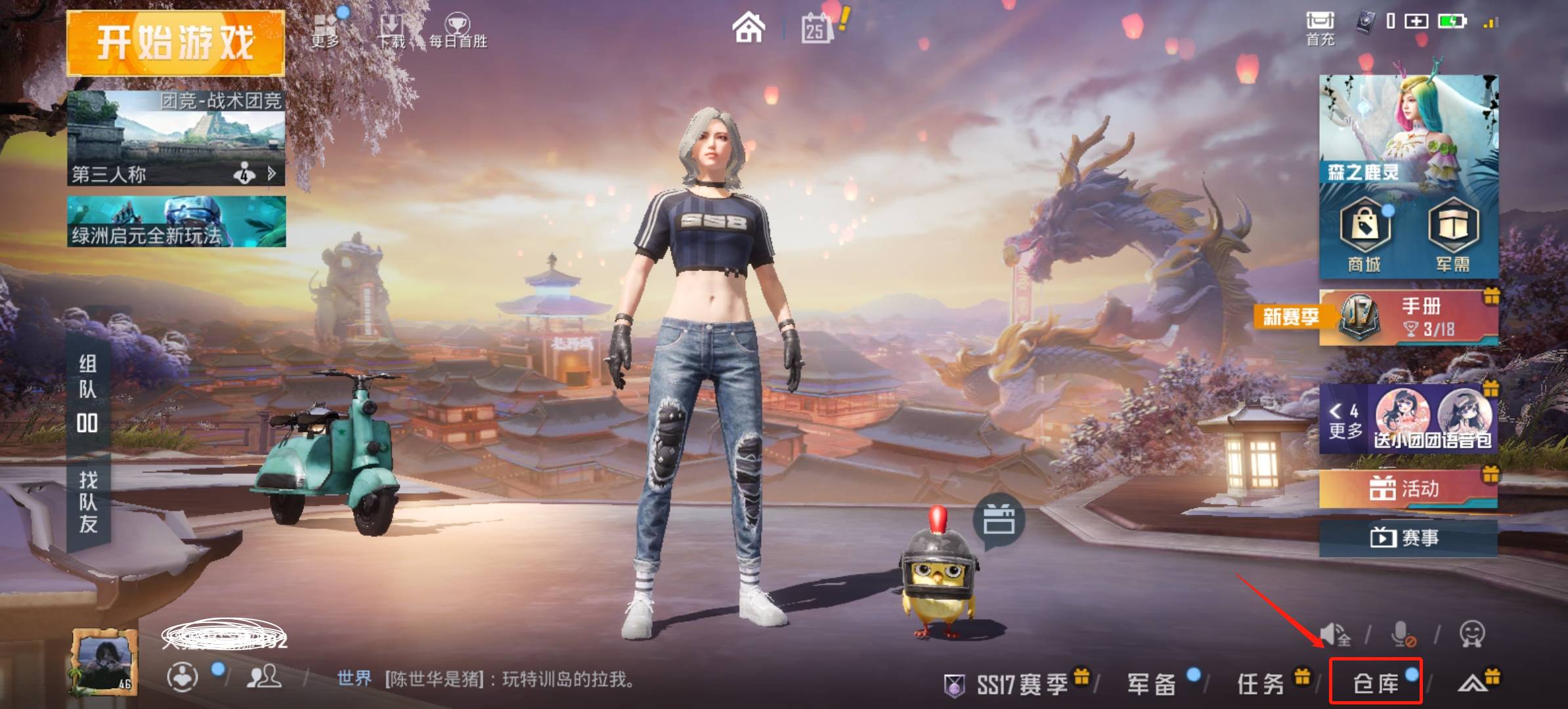Viewport: 1568px width, 709px height.
Task: Open the 更多 menu at top
Action: pyautogui.click(x=326, y=31)
